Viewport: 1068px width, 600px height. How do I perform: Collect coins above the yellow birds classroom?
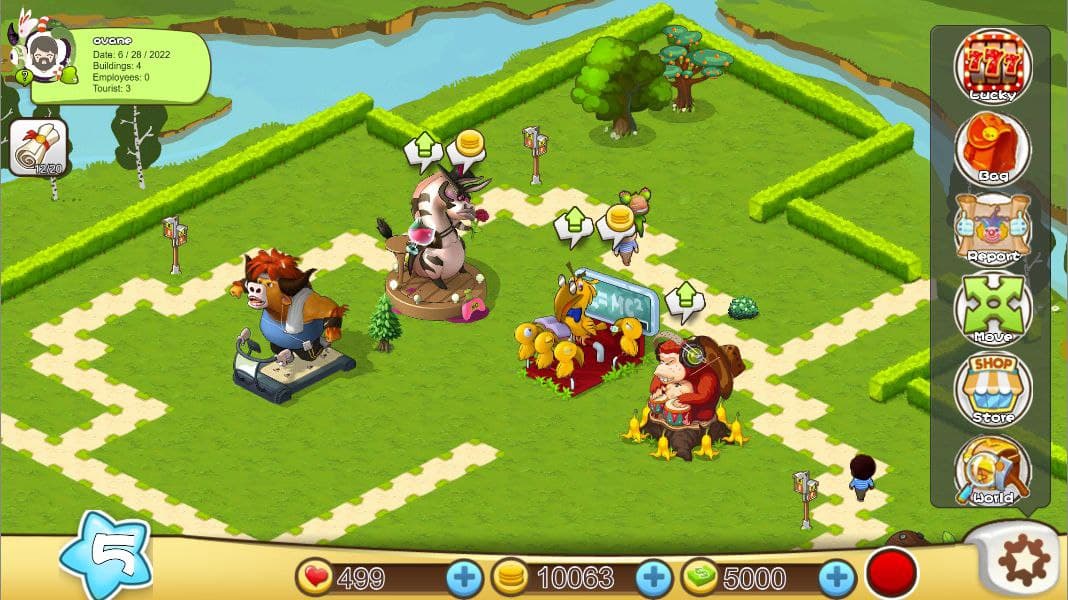pos(618,222)
